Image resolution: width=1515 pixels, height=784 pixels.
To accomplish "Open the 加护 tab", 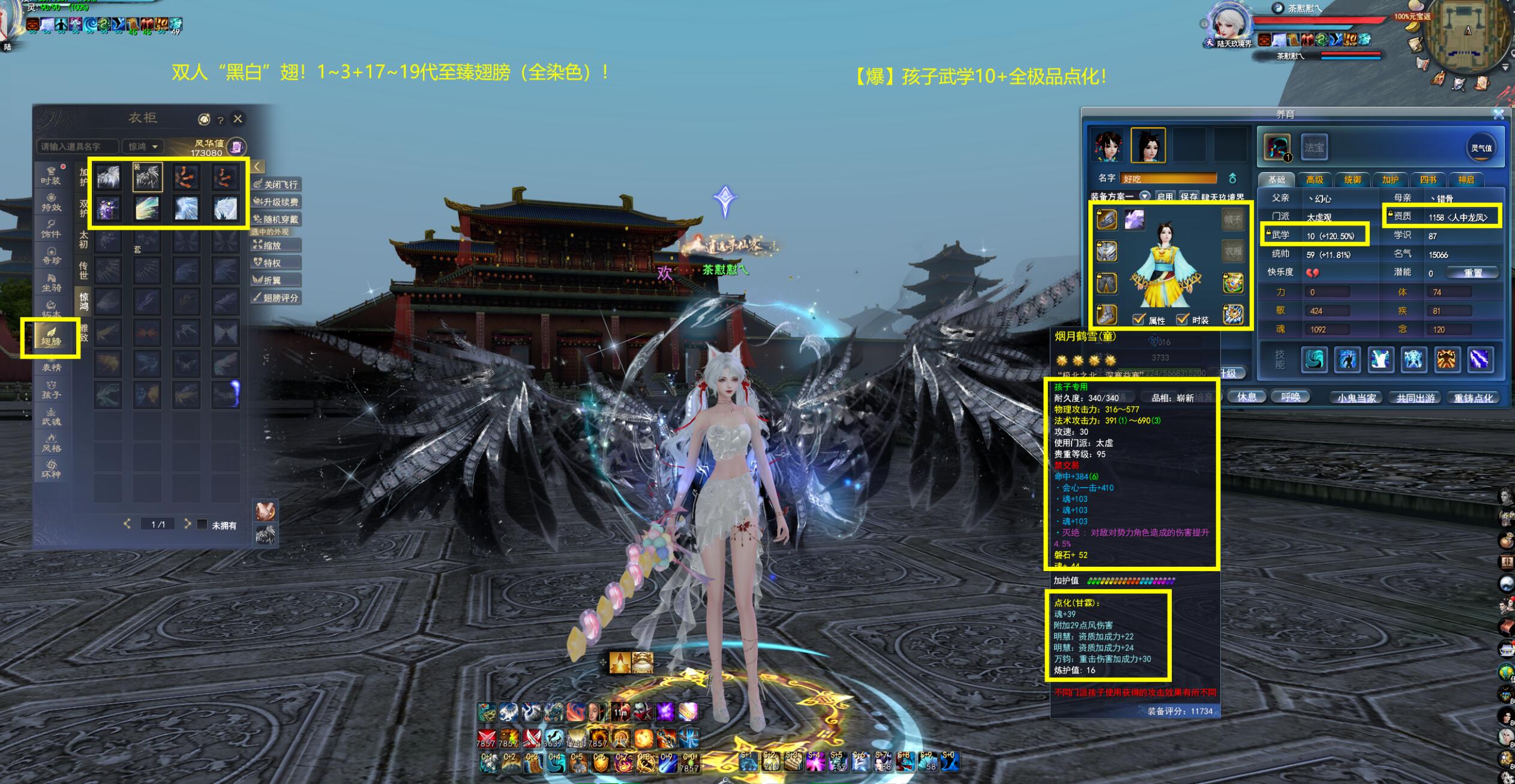I will point(1390,179).
